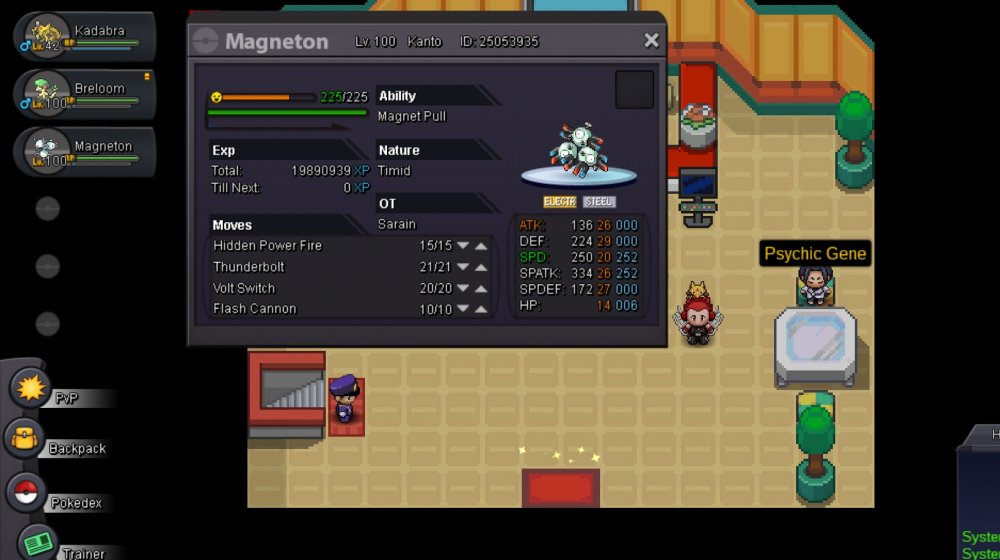Move Volt Switch down in list
This screenshot has height=560, width=1000.
(463, 288)
